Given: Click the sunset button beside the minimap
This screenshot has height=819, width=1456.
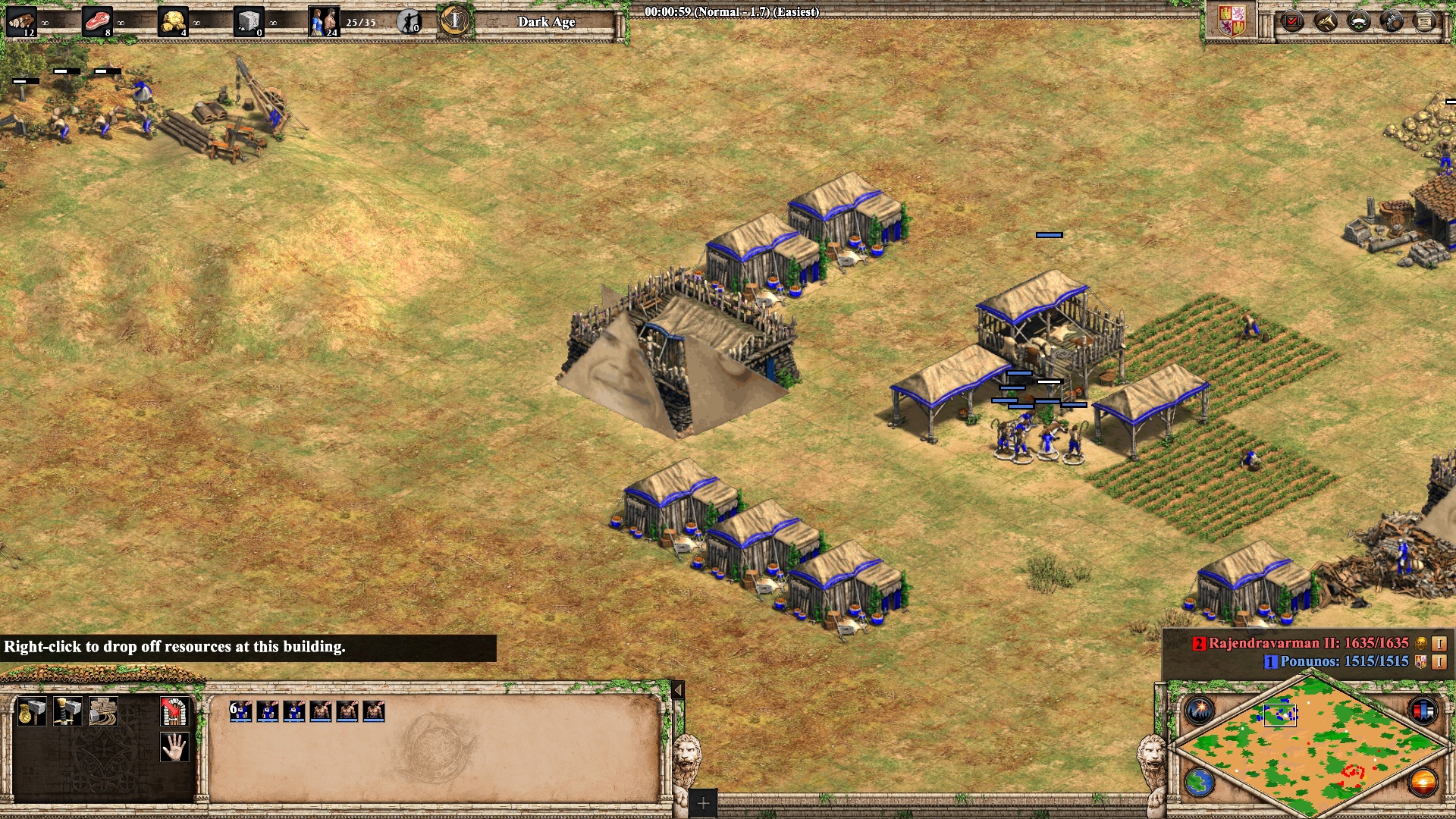Looking at the screenshot, I should pos(1423,783).
